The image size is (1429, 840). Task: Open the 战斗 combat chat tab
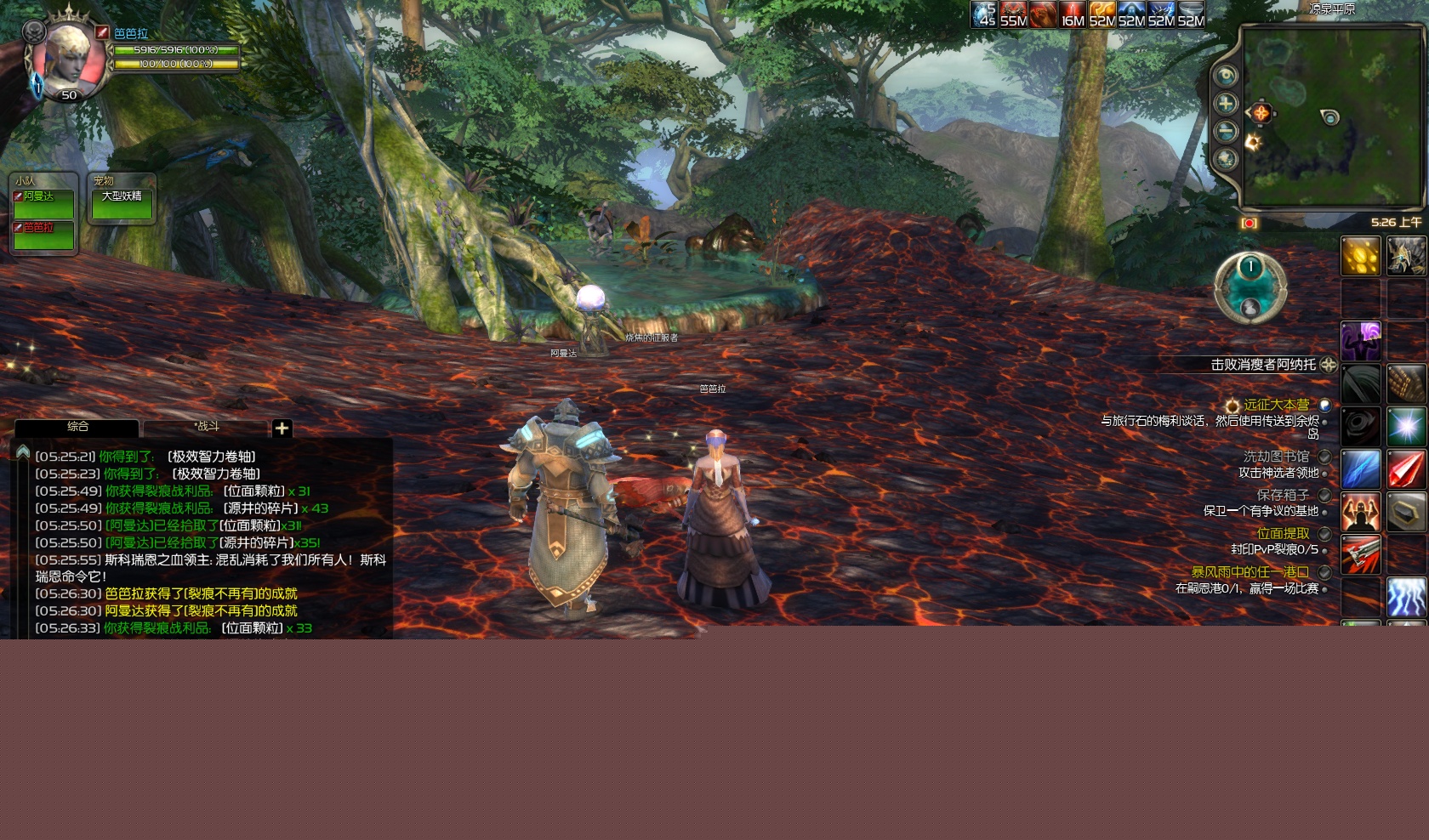pyautogui.click(x=206, y=427)
